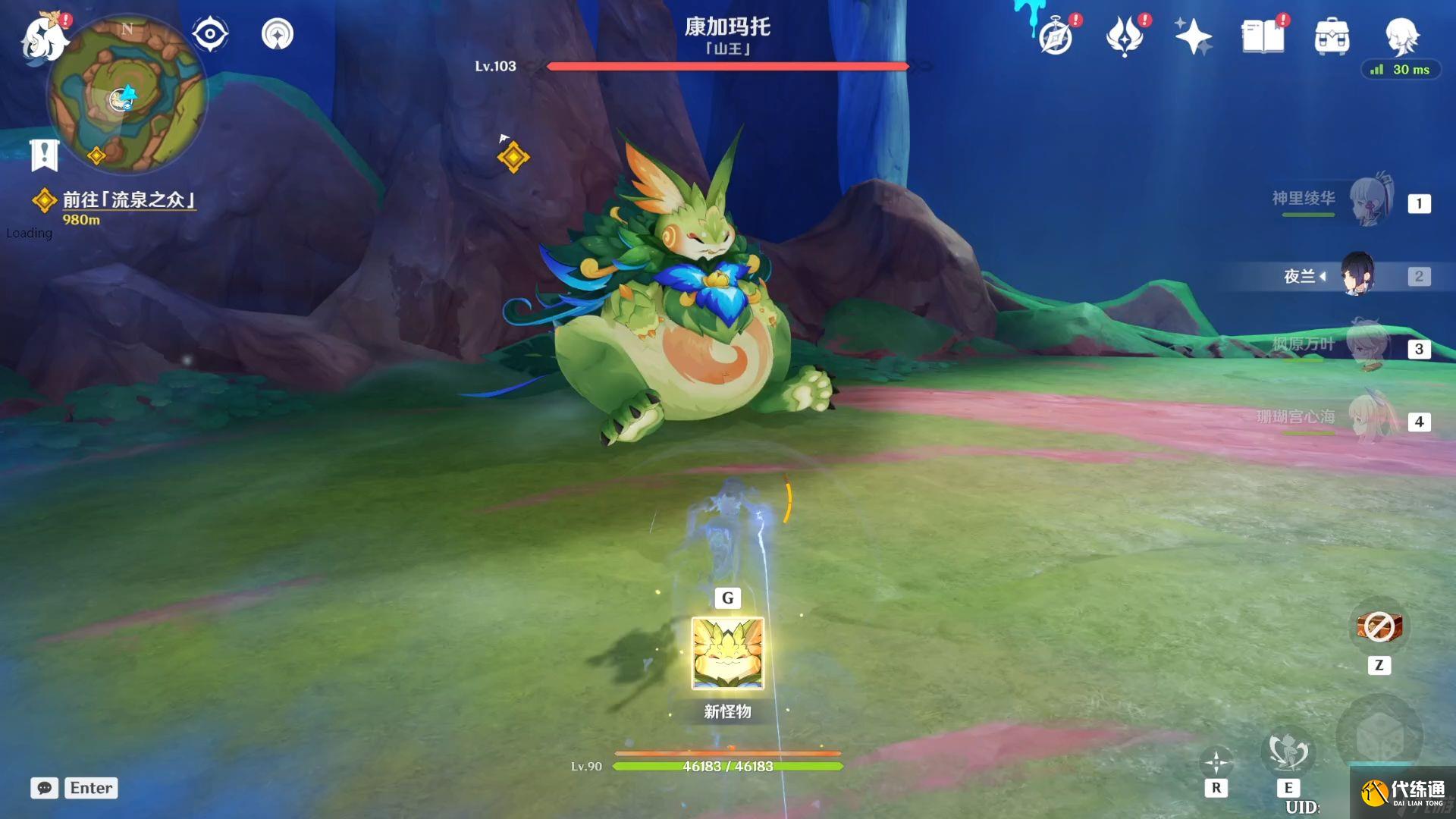Select the 前往「流泉之众」 quest tracker
Viewport: 1456px width, 819px height.
coord(127,200)
